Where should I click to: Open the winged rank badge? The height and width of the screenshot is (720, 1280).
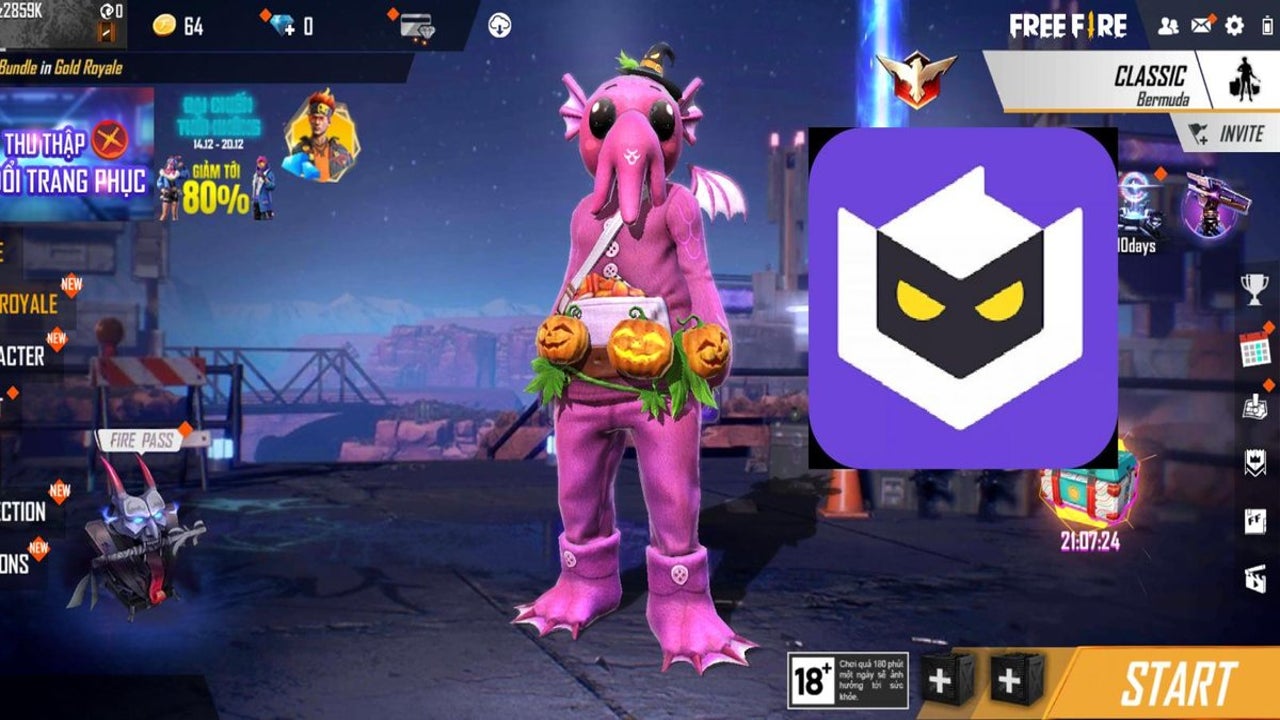[x=915, y=78]
